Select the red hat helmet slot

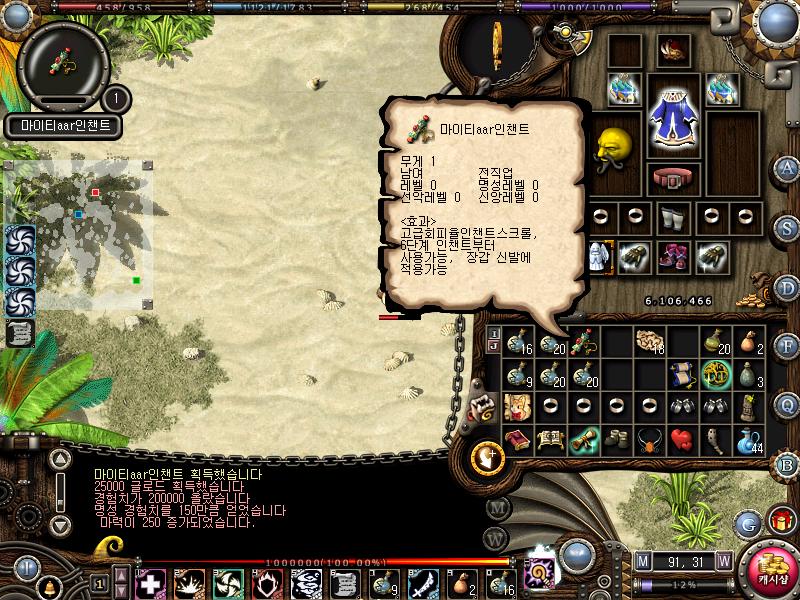point(675,49)
